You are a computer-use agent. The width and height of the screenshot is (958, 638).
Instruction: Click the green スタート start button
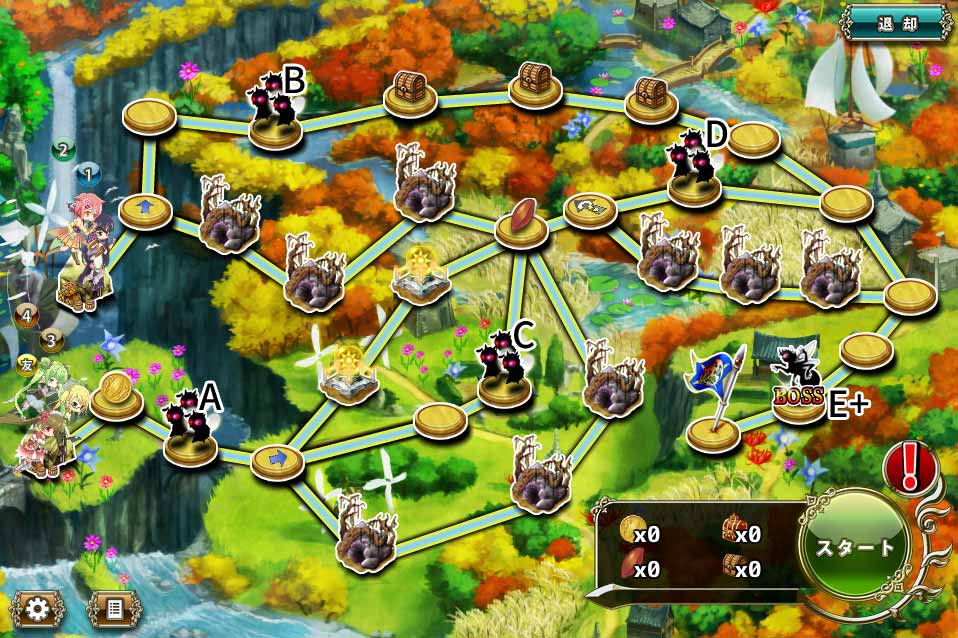click(x=857, y=548)
